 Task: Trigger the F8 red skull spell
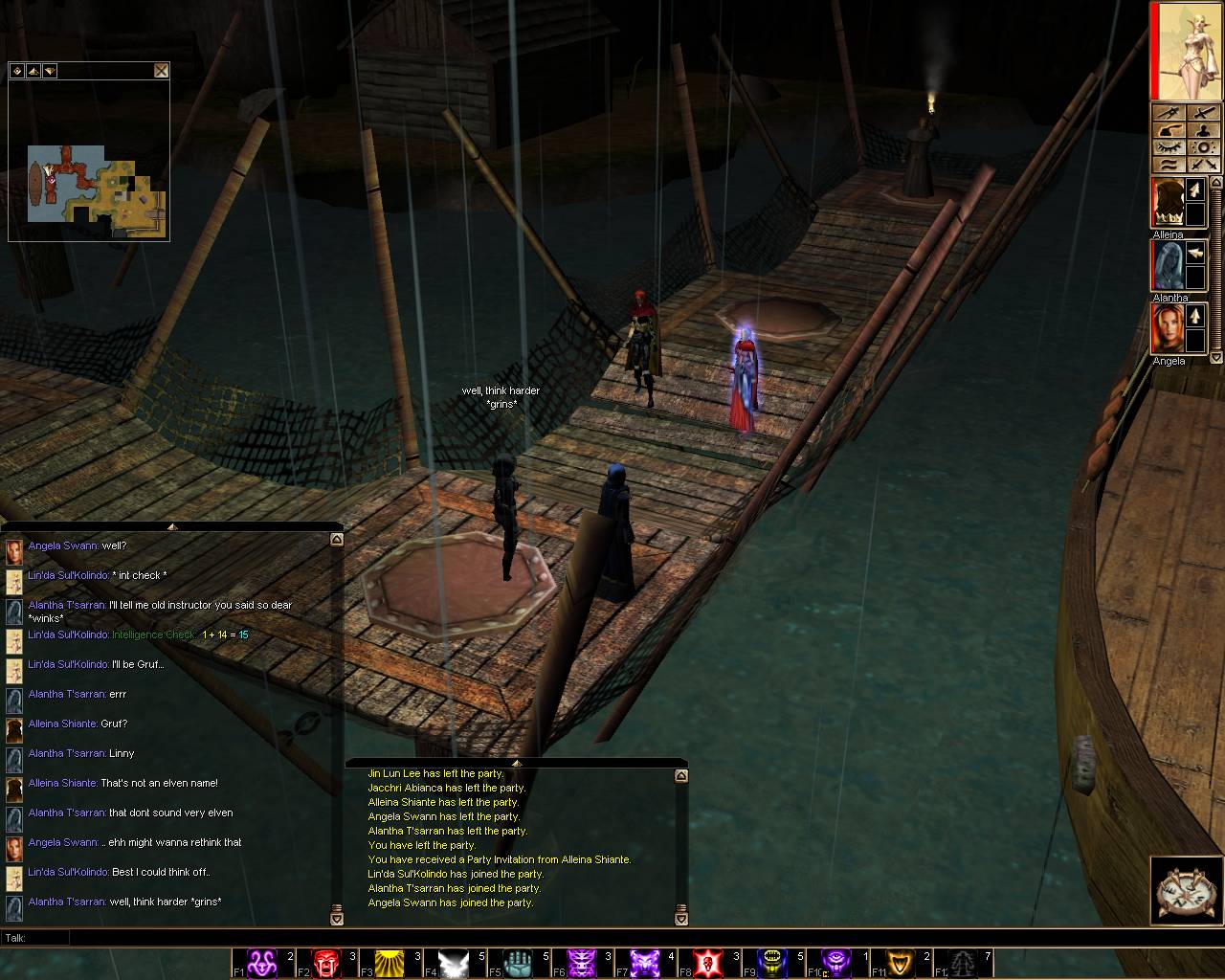(708, 962)
